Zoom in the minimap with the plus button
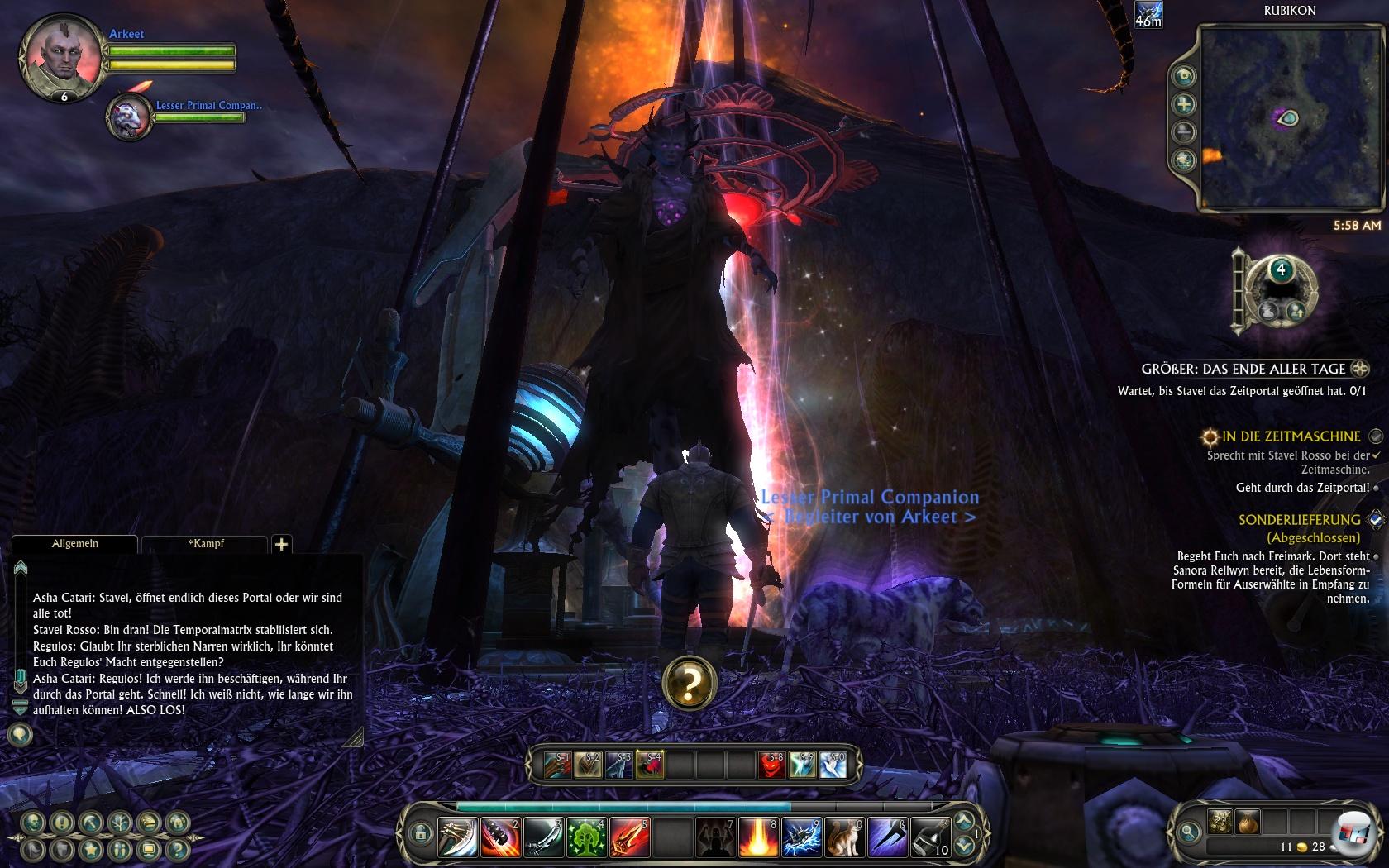 coord(1185,104)
